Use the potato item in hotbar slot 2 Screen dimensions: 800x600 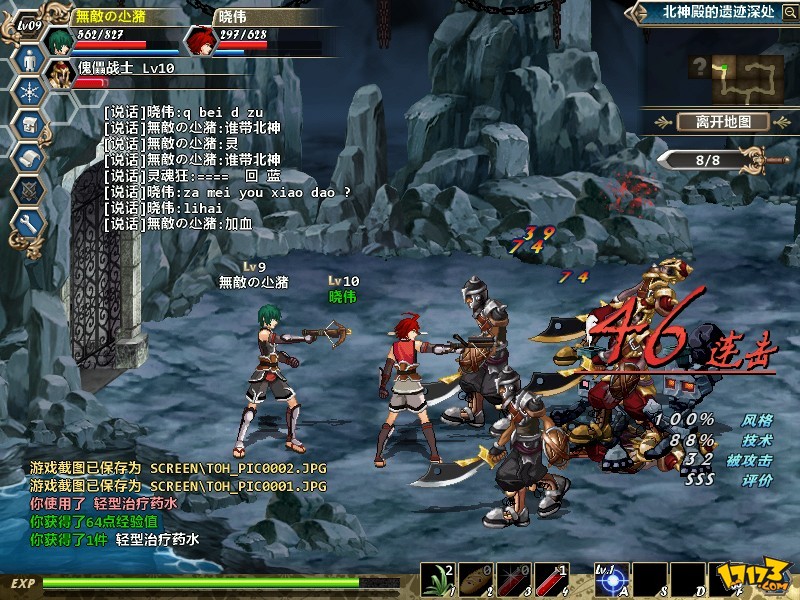click(475, 577)
